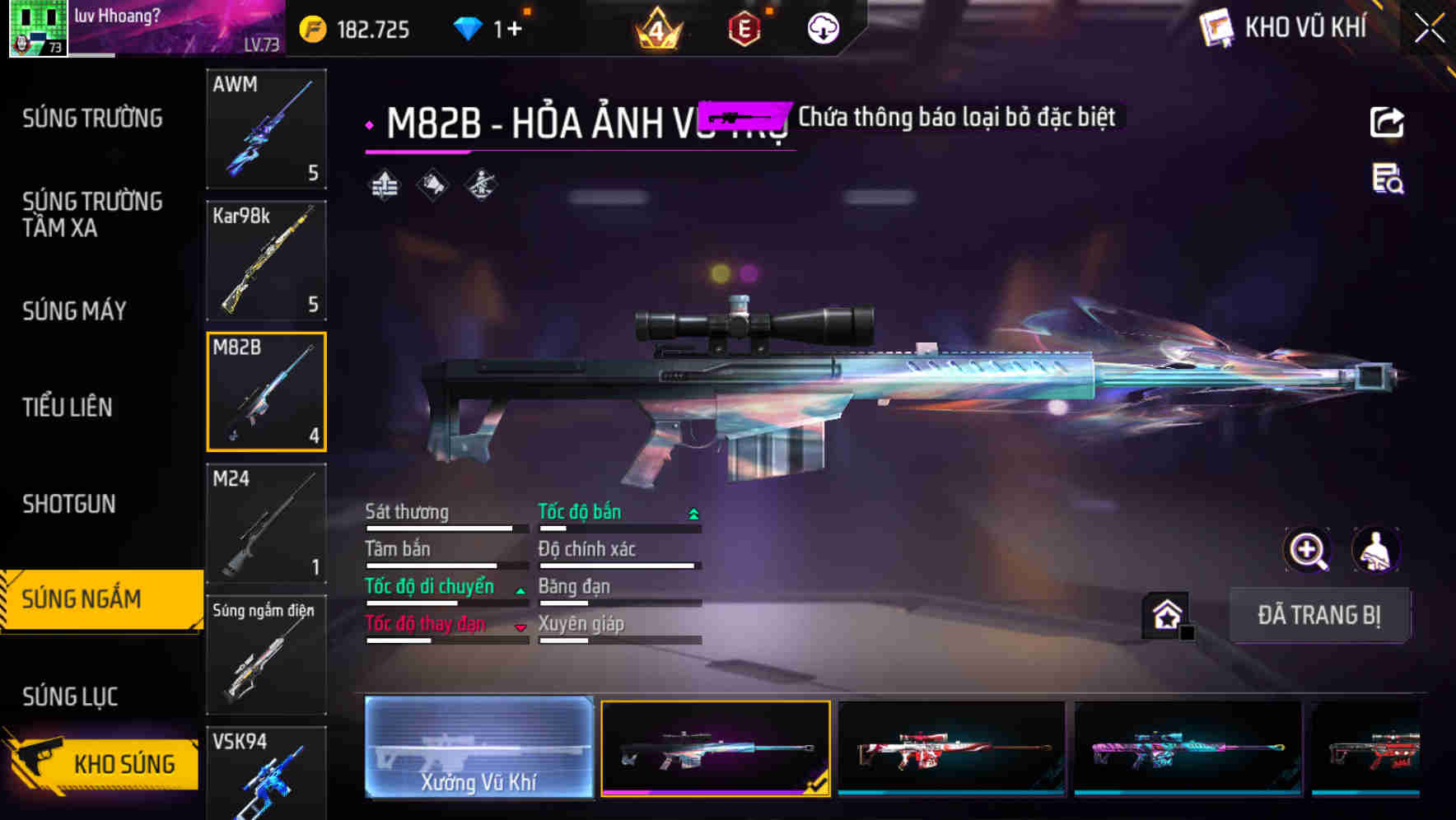Select the SÚNG LỤC category

70,696
